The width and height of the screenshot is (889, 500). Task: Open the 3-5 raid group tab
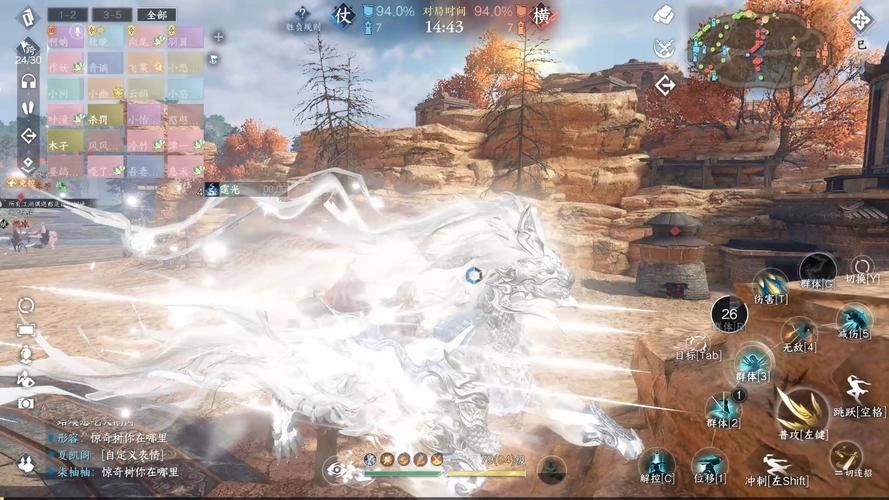pyautogui.click(x=112, y=15)
